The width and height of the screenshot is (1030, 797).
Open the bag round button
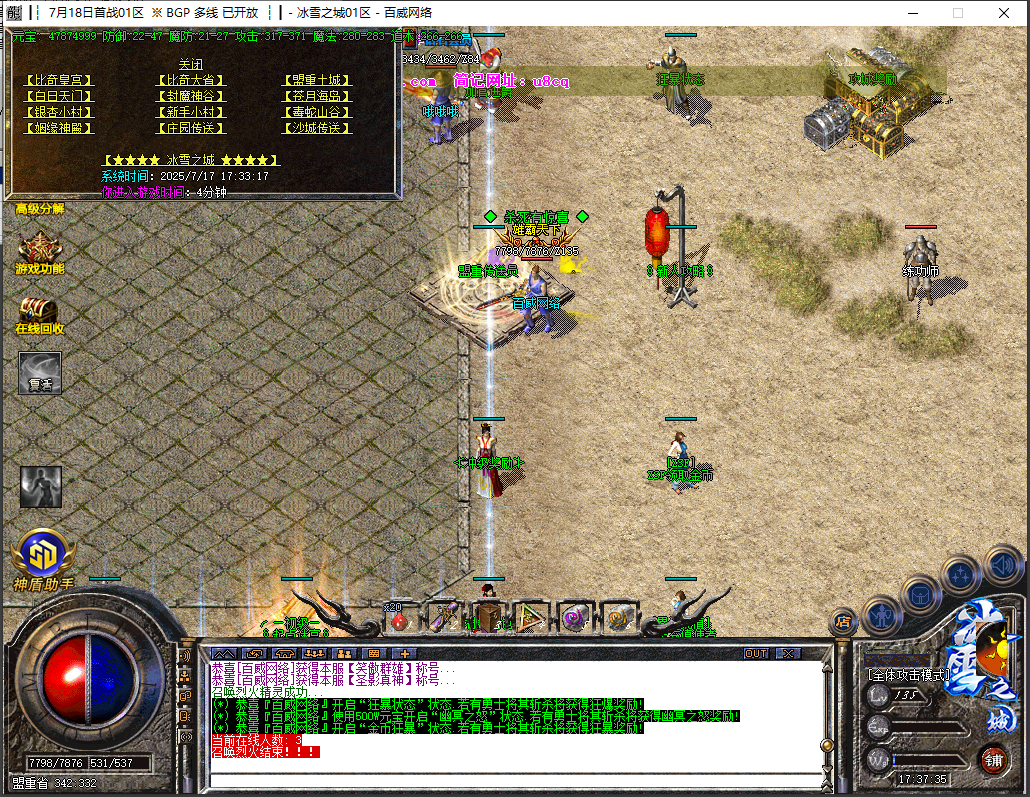coord(919,593)
